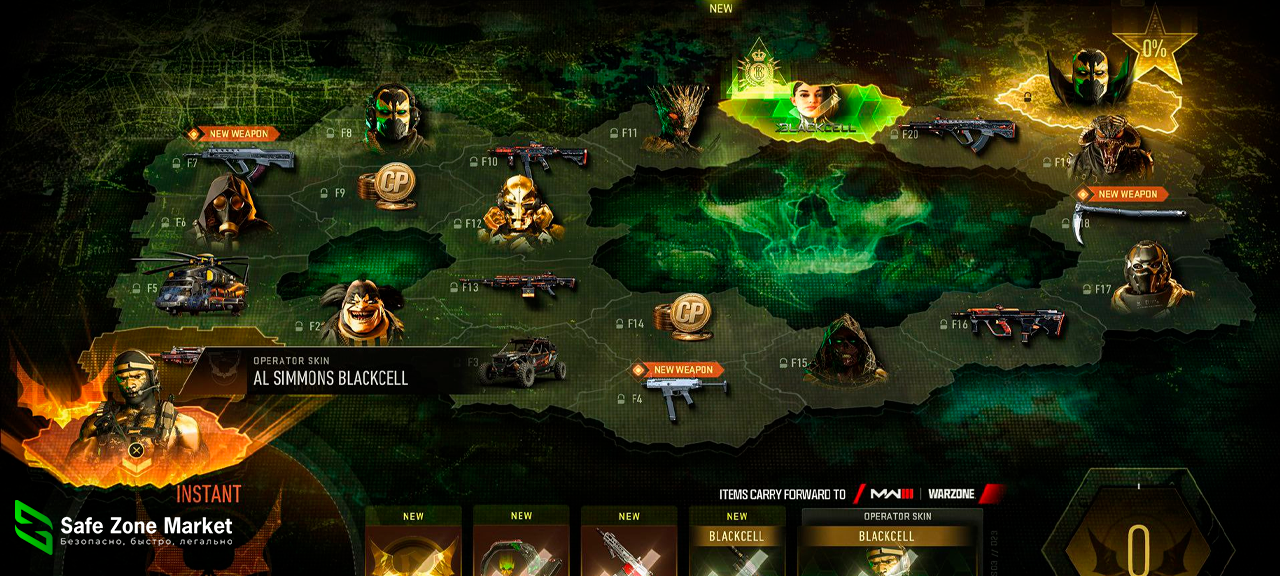This screenshot has width=1280, height=576.
Task: Open the F9 COD Points coin reward
Action: (x=386, y=187)
